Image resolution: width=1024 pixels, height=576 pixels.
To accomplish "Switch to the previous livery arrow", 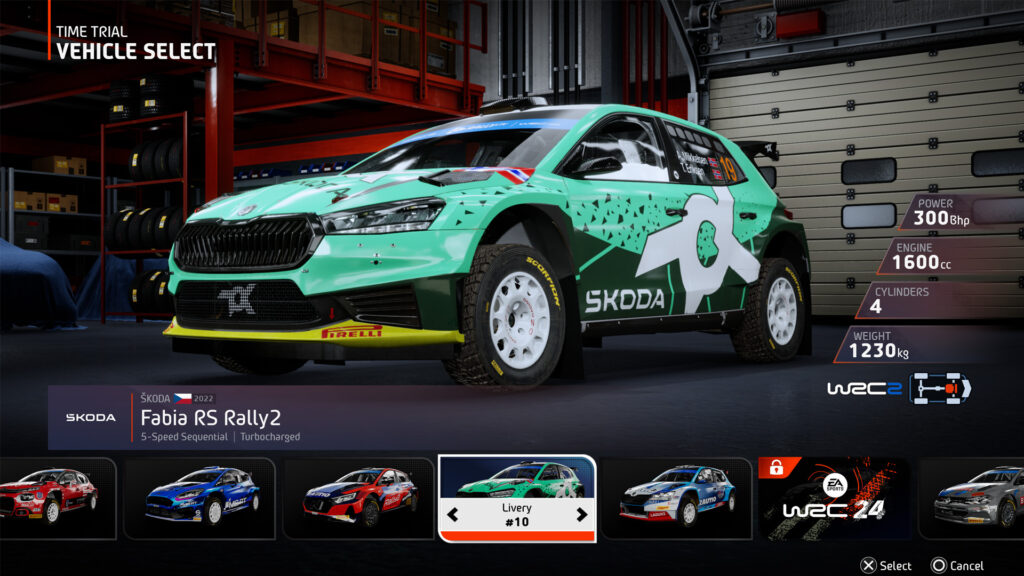I will coord(452,516).
